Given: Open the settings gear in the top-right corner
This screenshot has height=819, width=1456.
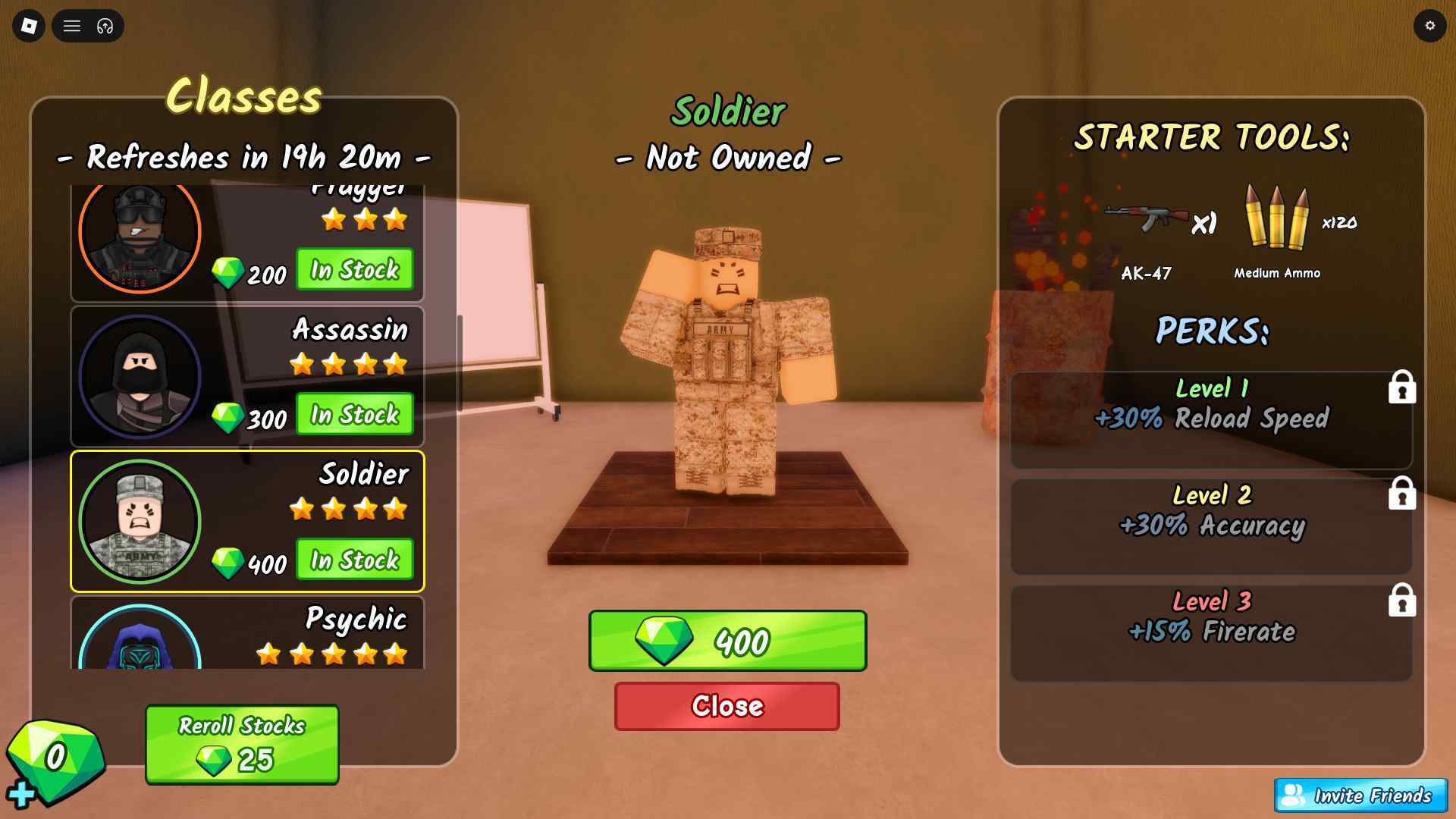Looking at the screenshot, I should 1430,26.
